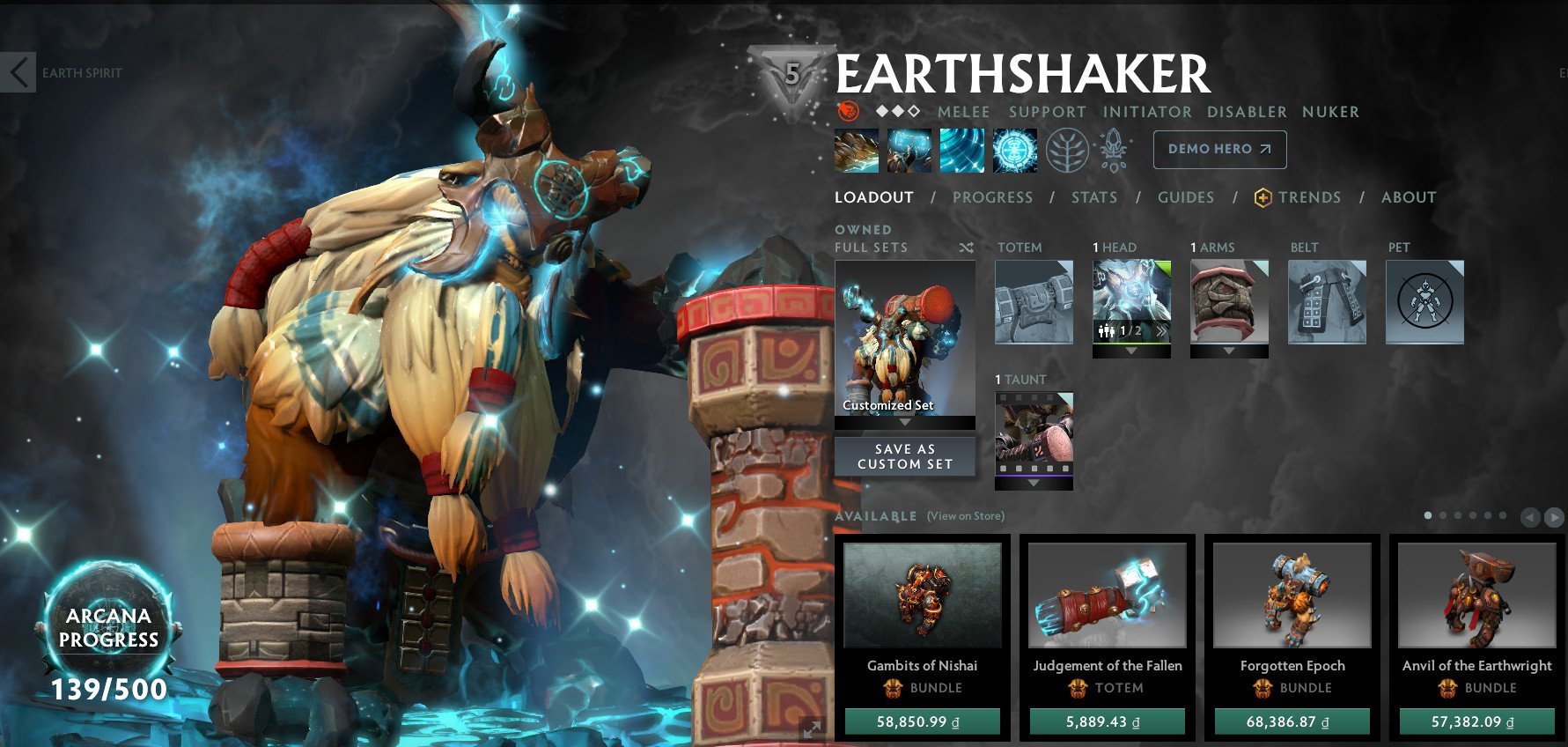Click the Demo Hero button
Image resolution: width=1568 pixels, height=747 pixels.
pos(1219,149)
